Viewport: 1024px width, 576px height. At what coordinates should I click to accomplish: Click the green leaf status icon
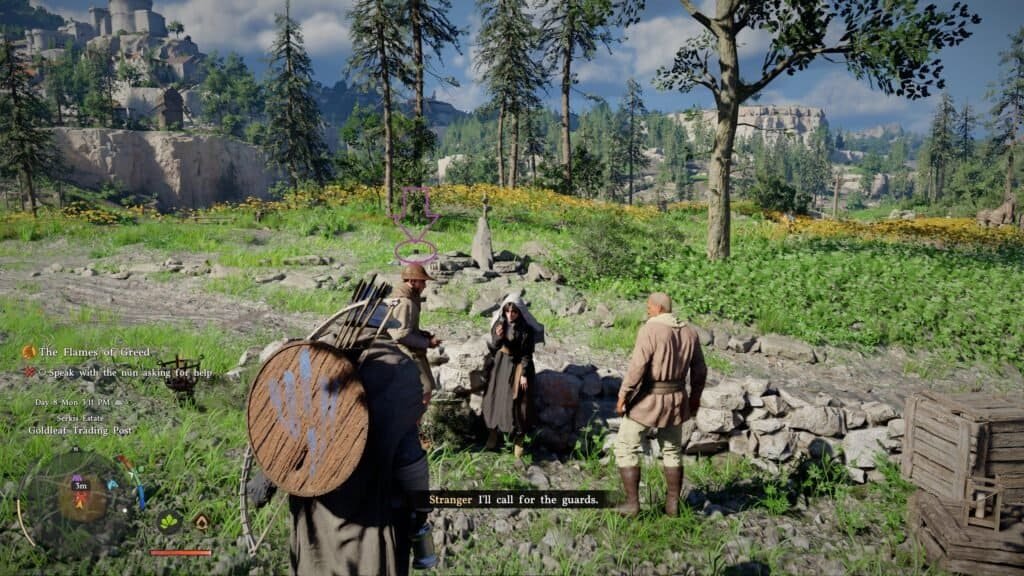point(171,522)
